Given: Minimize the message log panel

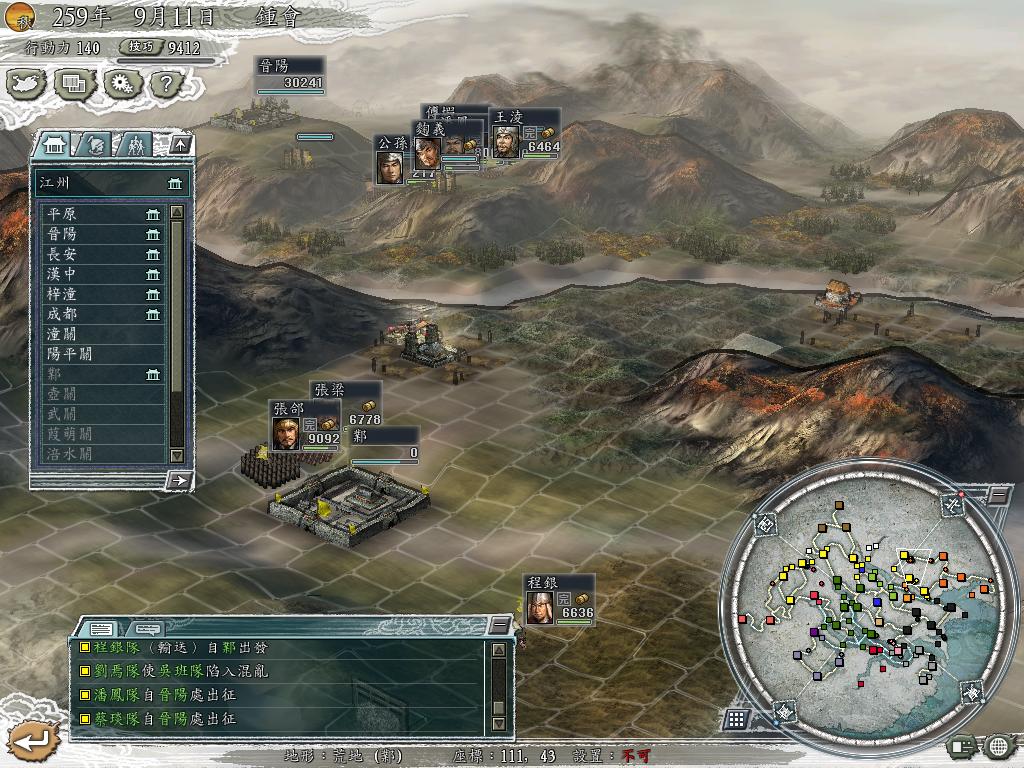Looking at the screenshot, I should [x=499, y=626].
